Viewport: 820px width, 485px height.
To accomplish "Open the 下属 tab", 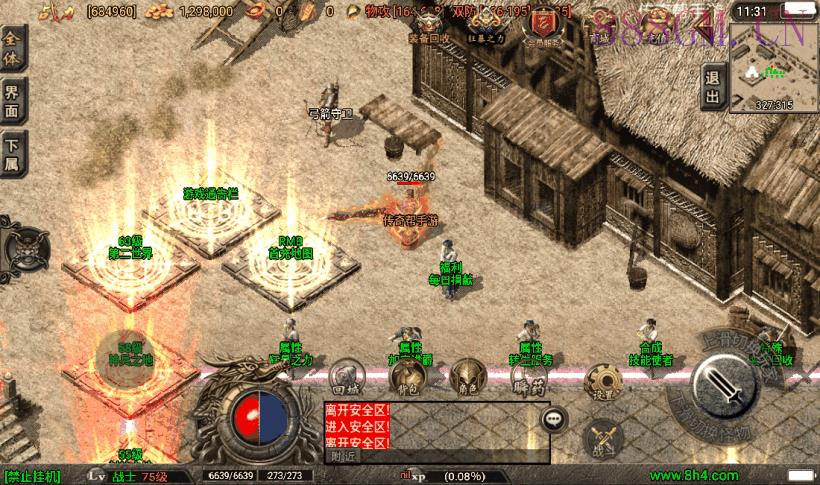I will tap(14, 153).
